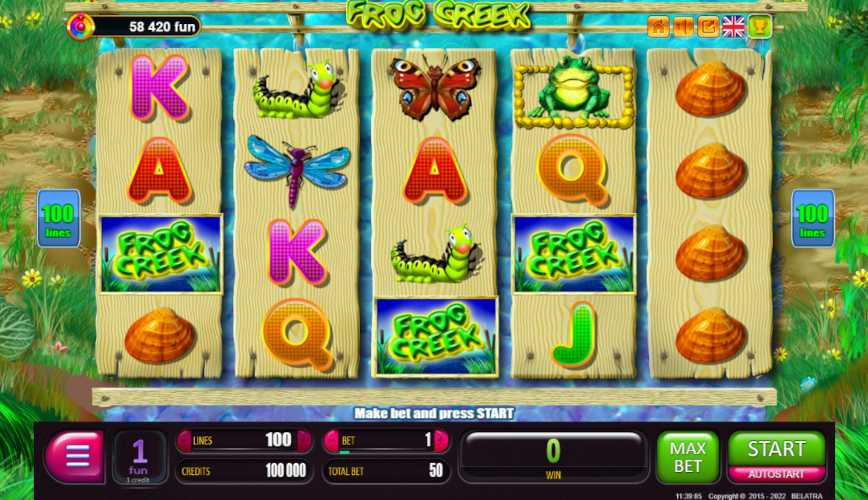This screenshot has height=500, width=868.
Task: Open the green trophy icon
Action: [759, 27]
